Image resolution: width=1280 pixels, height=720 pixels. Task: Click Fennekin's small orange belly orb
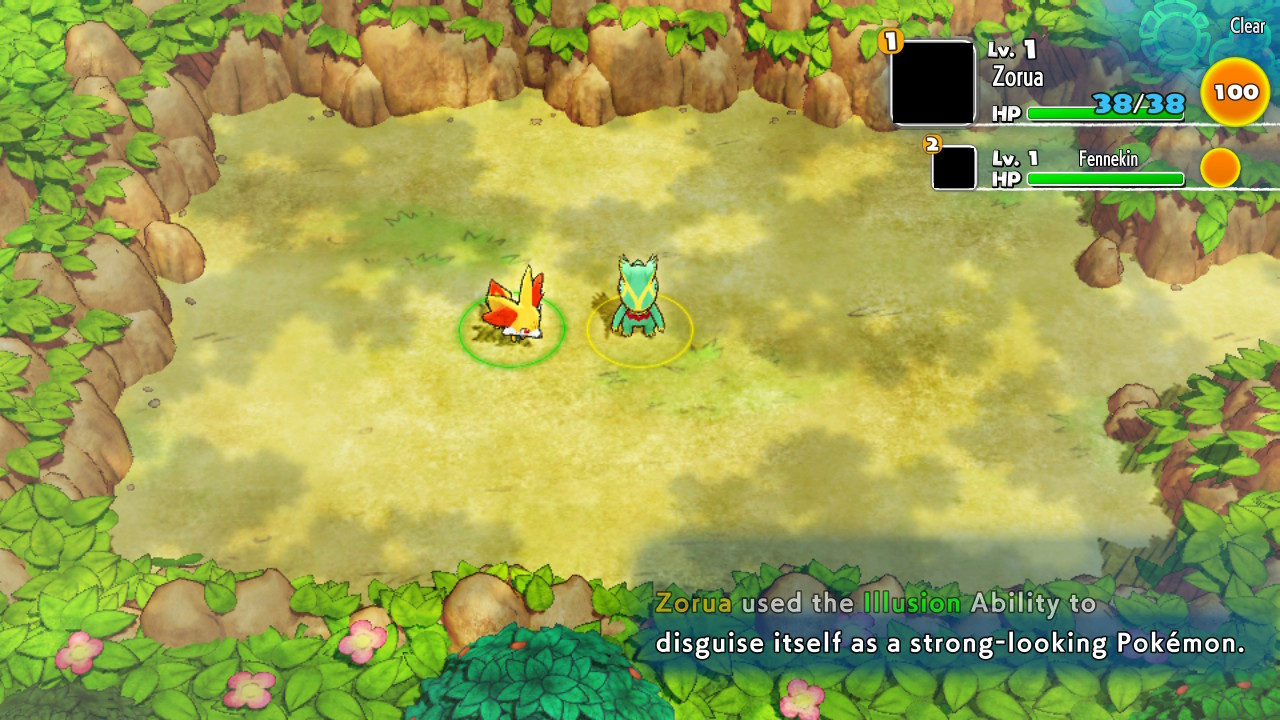click(1219, 168)
